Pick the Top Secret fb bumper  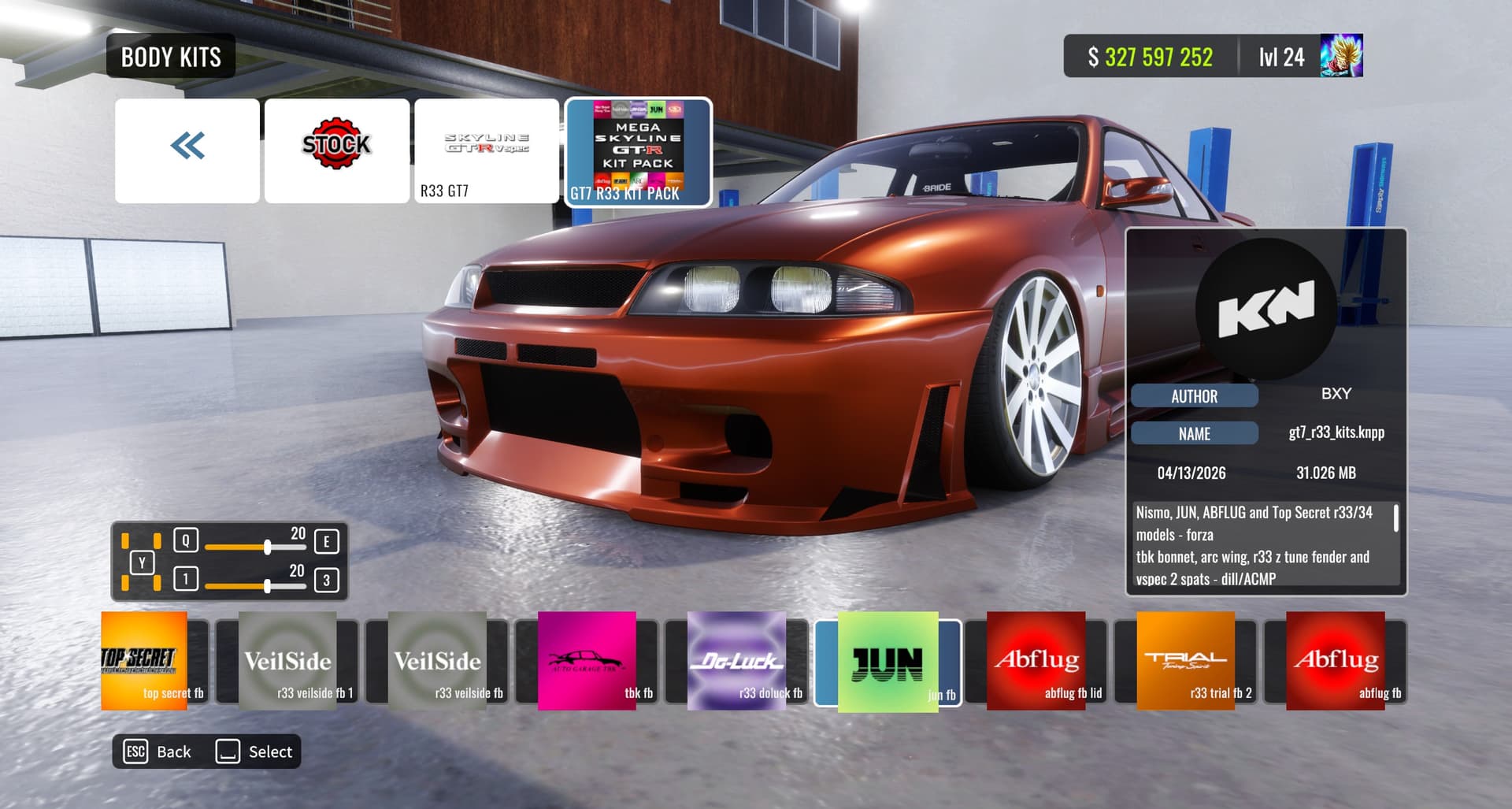pos(154,662)
